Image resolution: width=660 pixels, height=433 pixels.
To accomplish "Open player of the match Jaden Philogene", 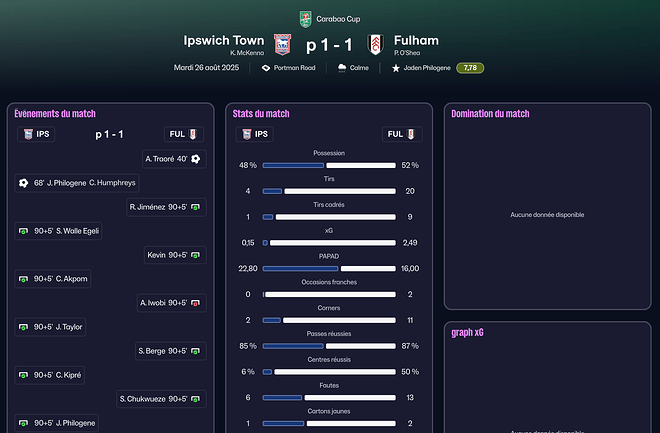I will 421,68.
